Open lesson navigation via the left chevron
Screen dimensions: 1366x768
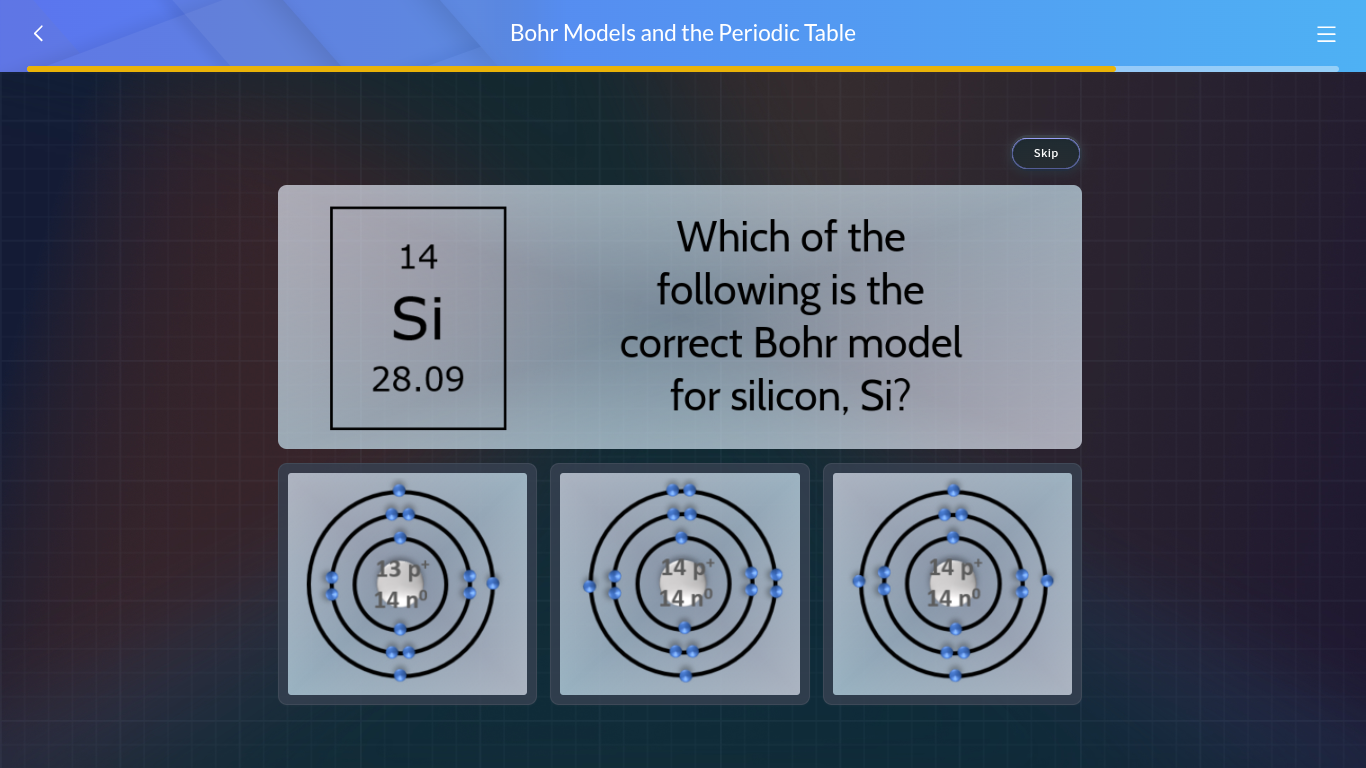[38, 33]
